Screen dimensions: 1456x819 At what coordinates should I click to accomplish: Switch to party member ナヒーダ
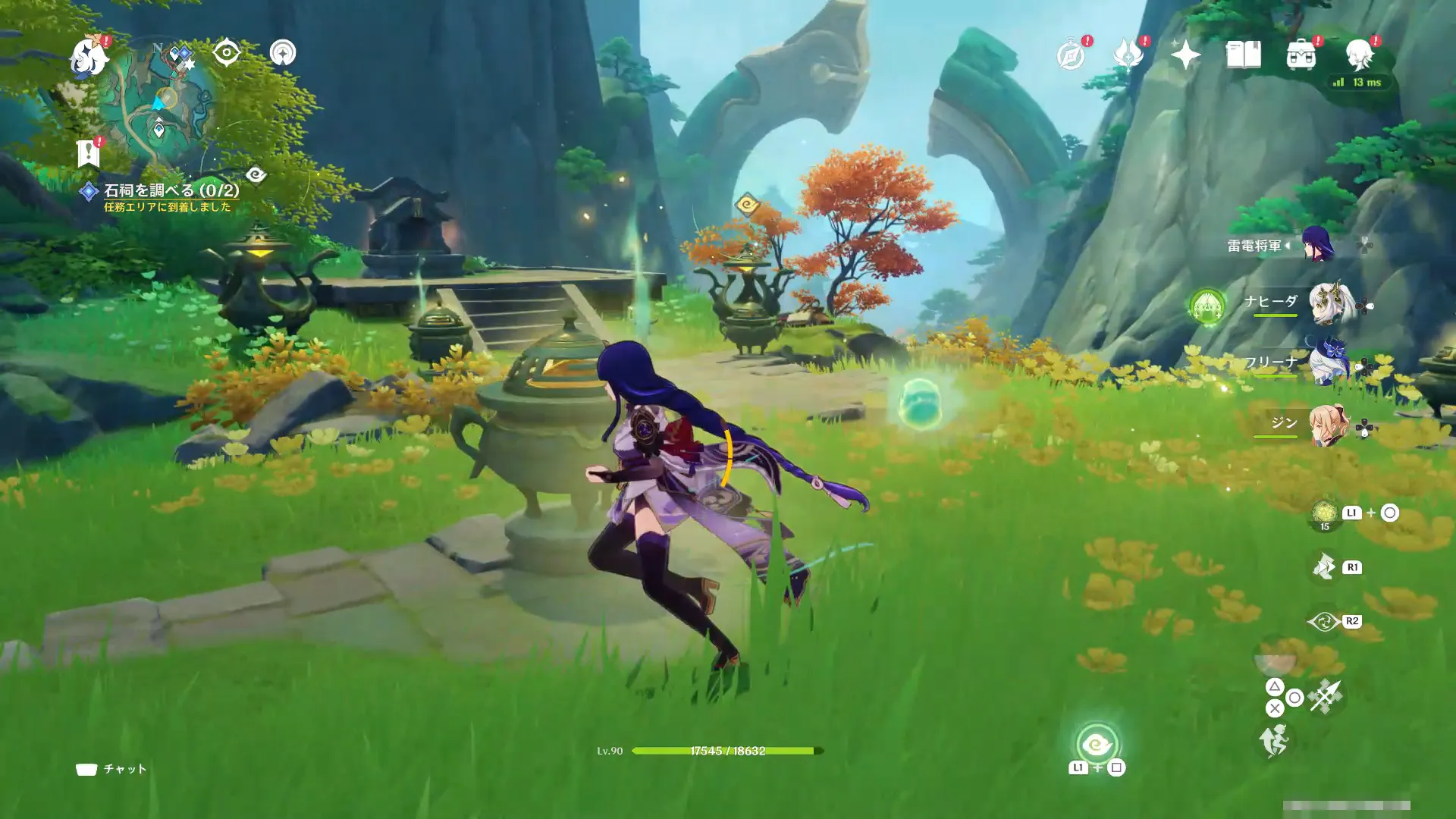[x=1326, y=304]
